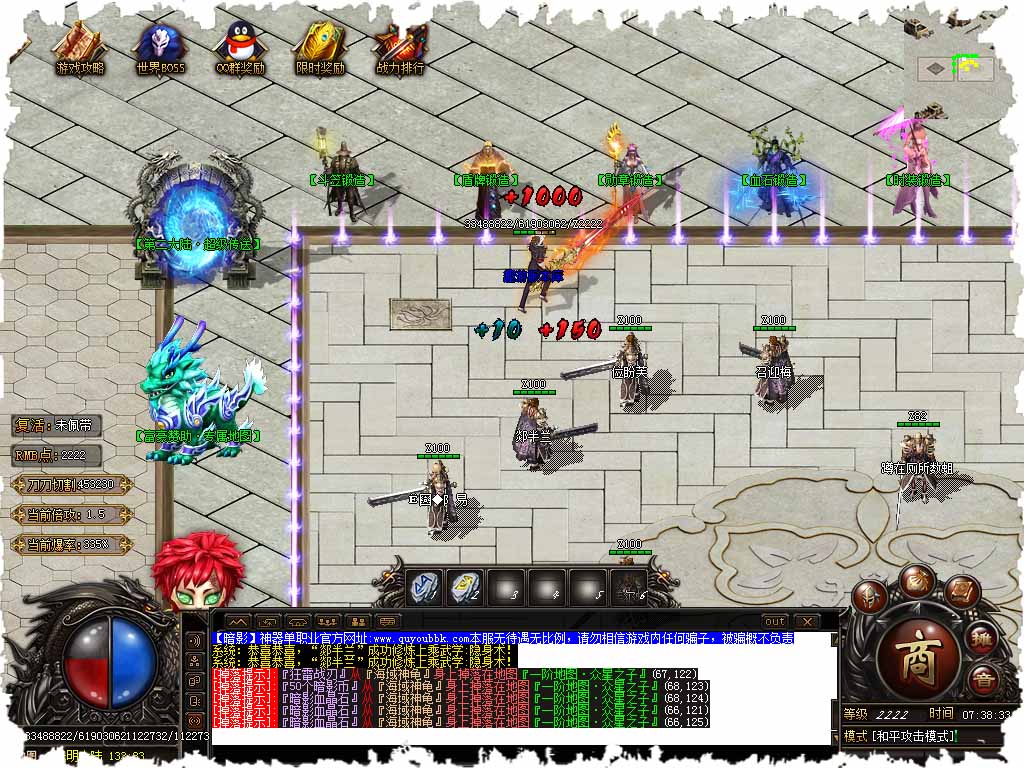Toggle sound with the 音 button
1024x768 pixels.
pyautogui.click(x=983, y=681)
